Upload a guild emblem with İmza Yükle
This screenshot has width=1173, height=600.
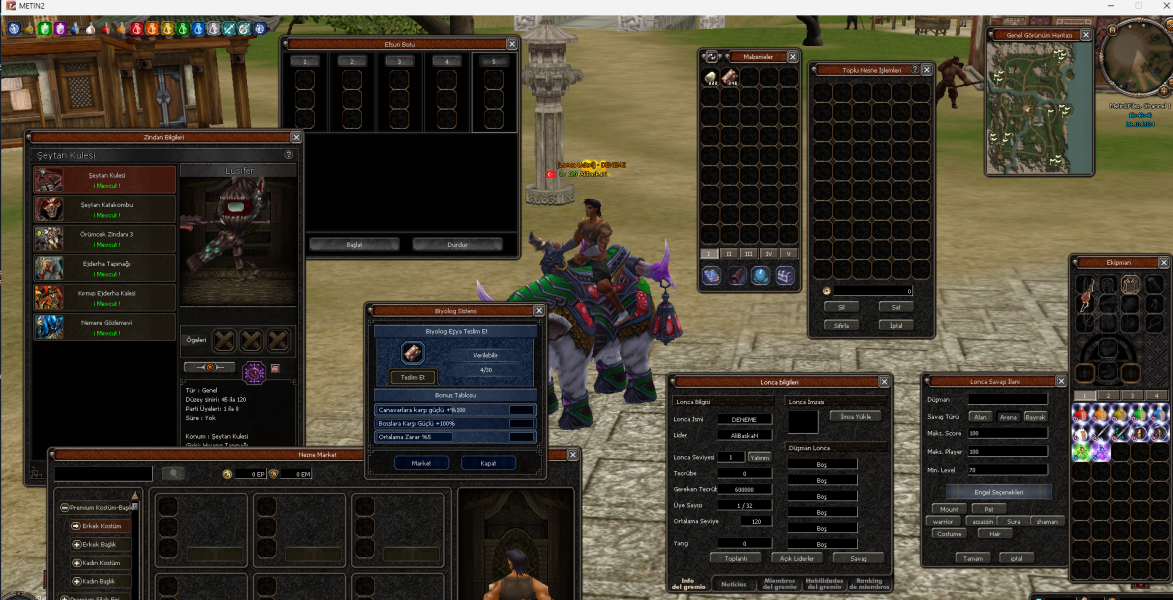tap(855, 416)
